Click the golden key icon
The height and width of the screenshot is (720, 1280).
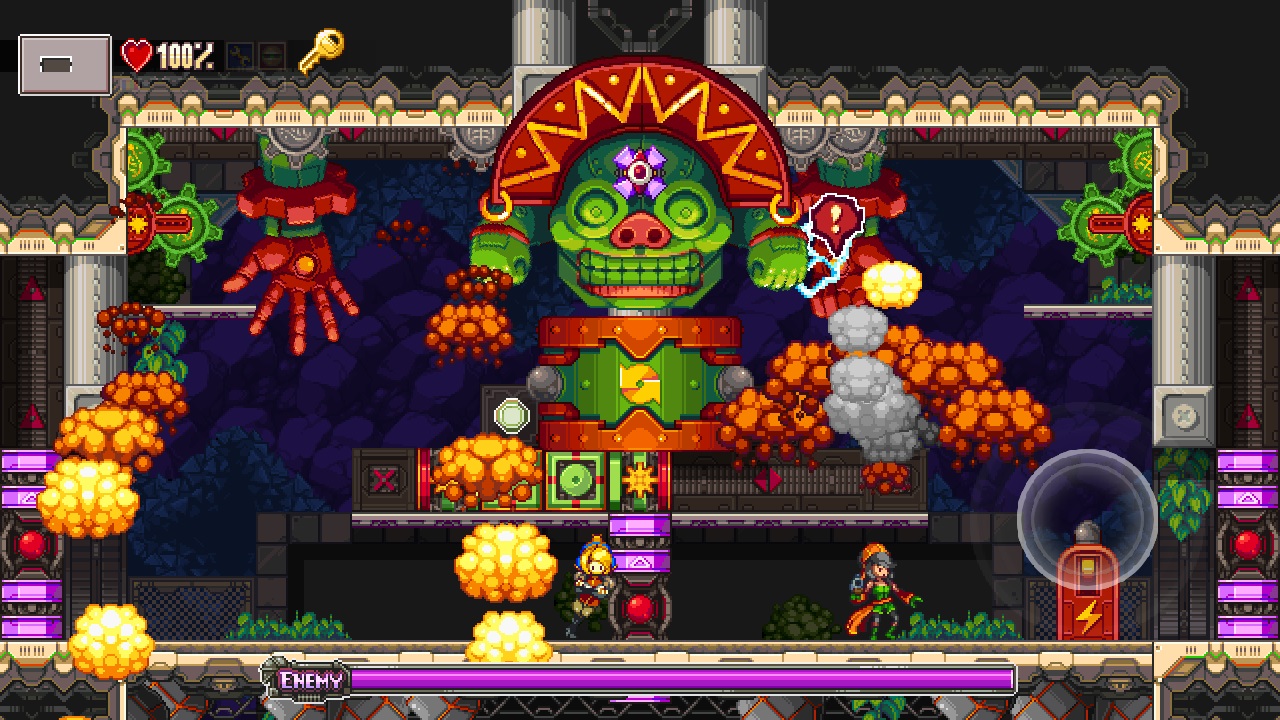click(321, 51)
